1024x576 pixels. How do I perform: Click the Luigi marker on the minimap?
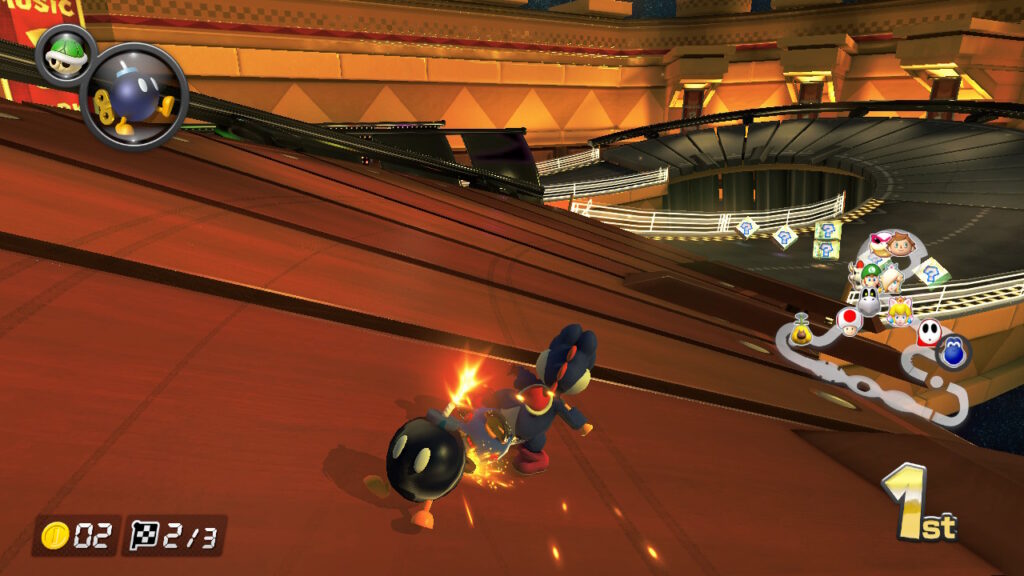(873, 272)
